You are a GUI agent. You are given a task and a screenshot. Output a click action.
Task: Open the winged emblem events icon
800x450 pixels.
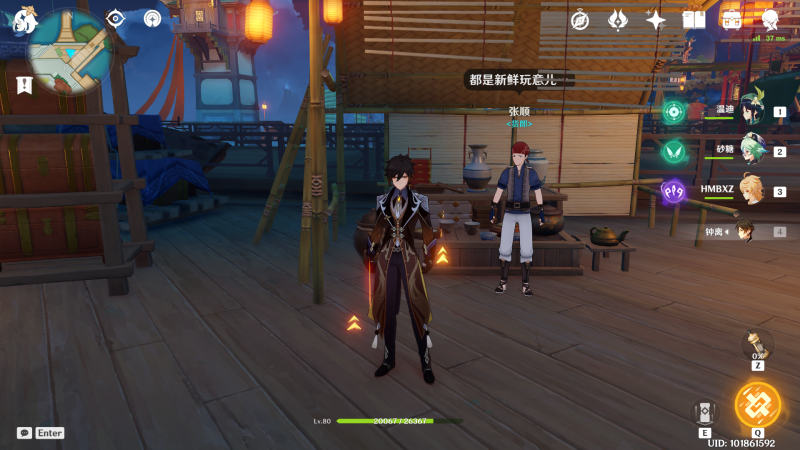(618, 19)
